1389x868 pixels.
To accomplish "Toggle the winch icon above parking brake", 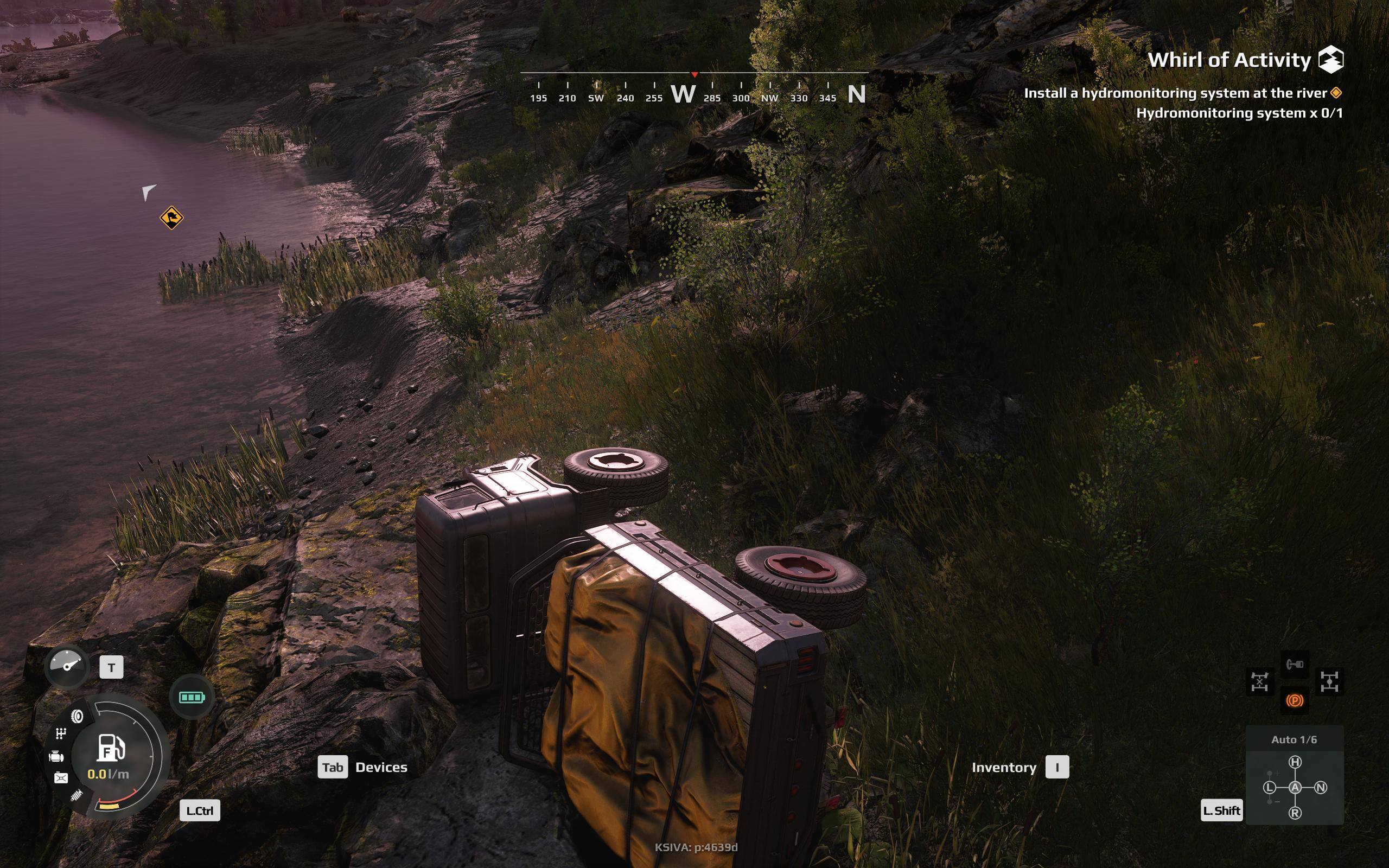I will click(1294, 664).
